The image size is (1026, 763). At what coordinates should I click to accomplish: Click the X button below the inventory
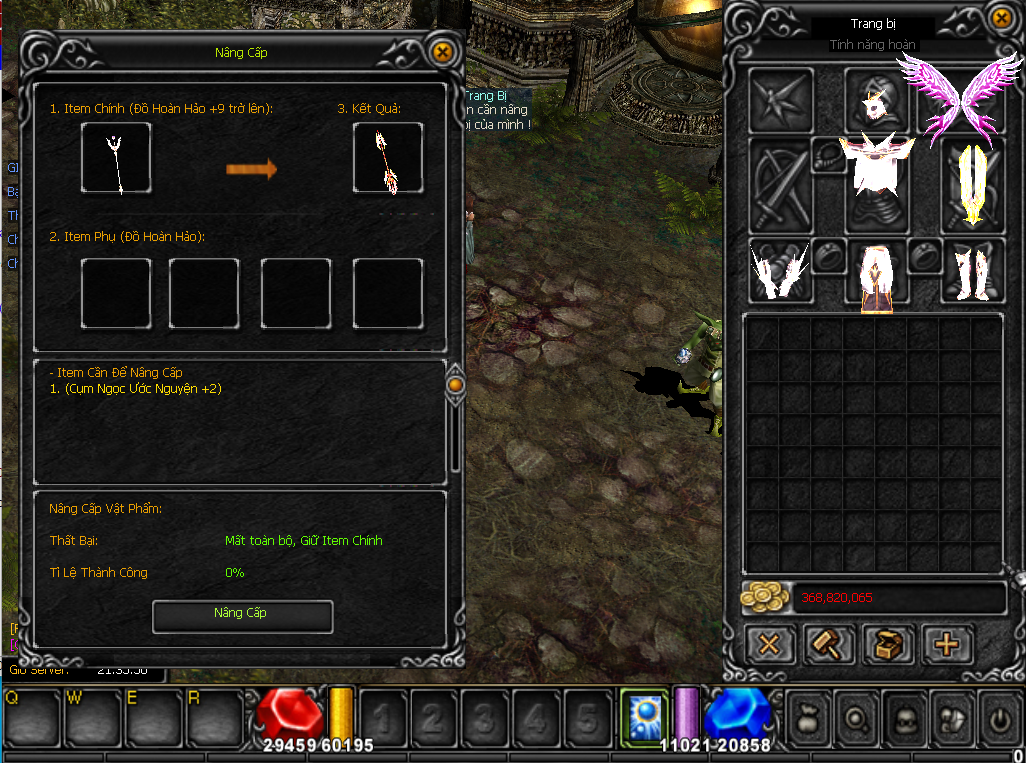pyautogui.click(x=769, y=644)
